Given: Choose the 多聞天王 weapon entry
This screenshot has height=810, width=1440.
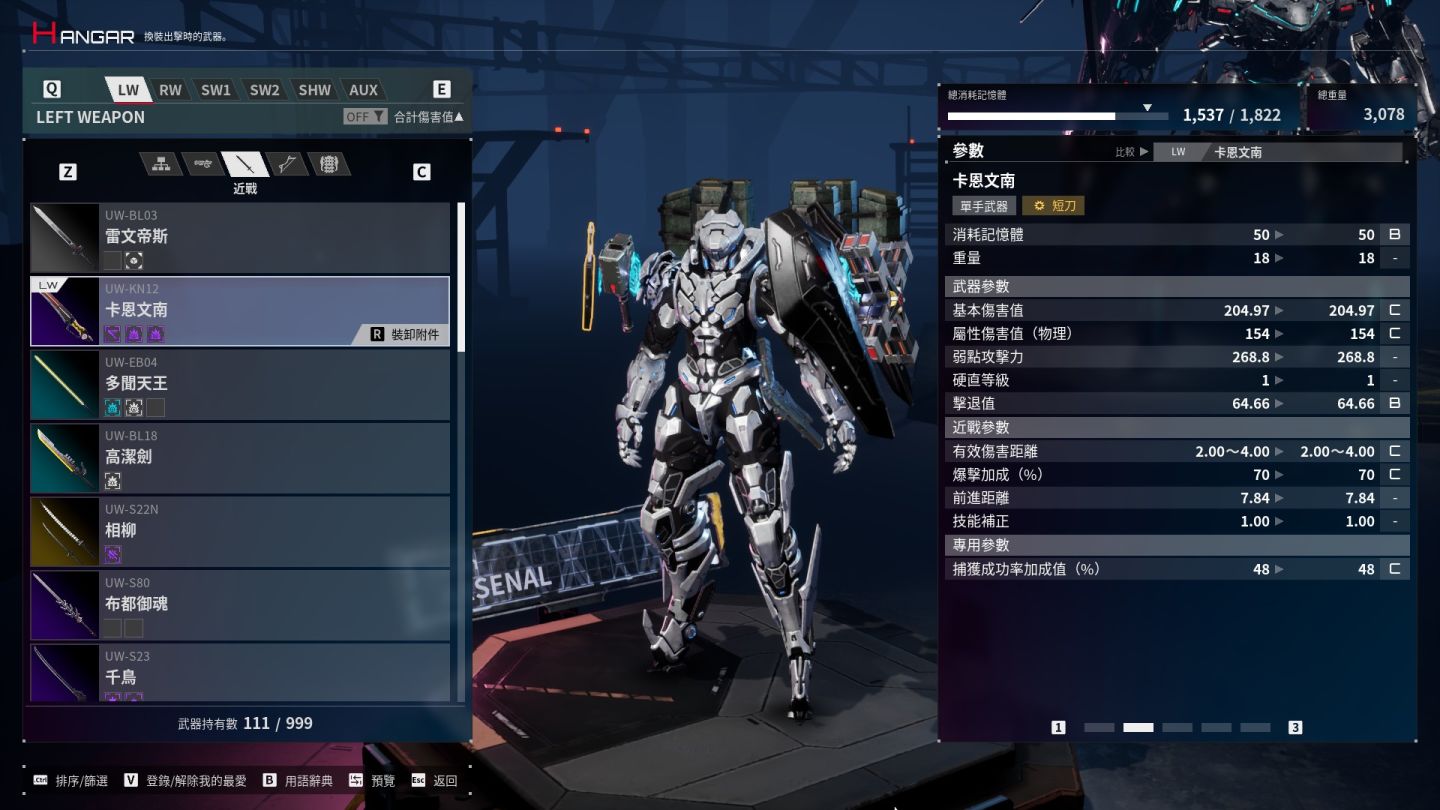Looking at the screenshot, I should (x=240, y=385).
